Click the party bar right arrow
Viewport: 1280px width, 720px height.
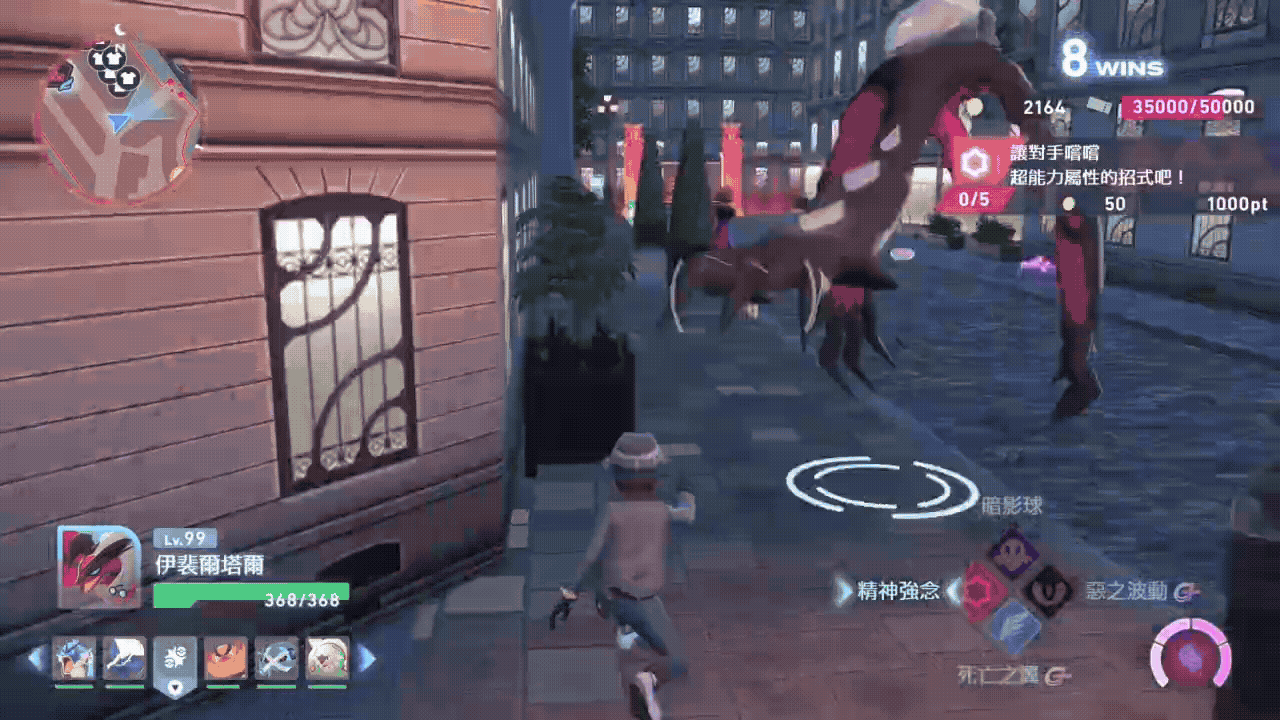[367, 658]
